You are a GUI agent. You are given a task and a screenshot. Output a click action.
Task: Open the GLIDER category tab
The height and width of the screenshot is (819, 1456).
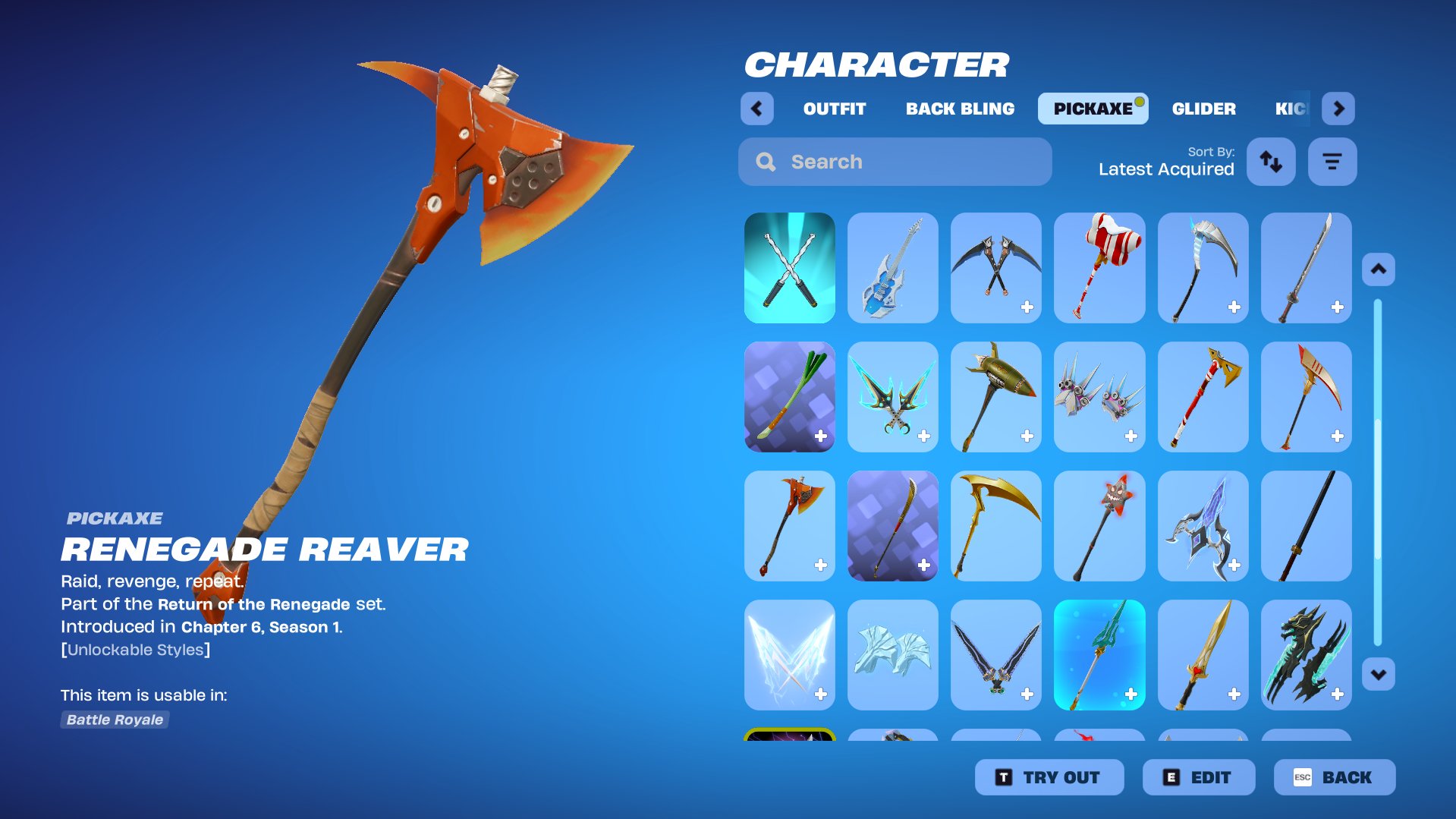click(1203, 108)
